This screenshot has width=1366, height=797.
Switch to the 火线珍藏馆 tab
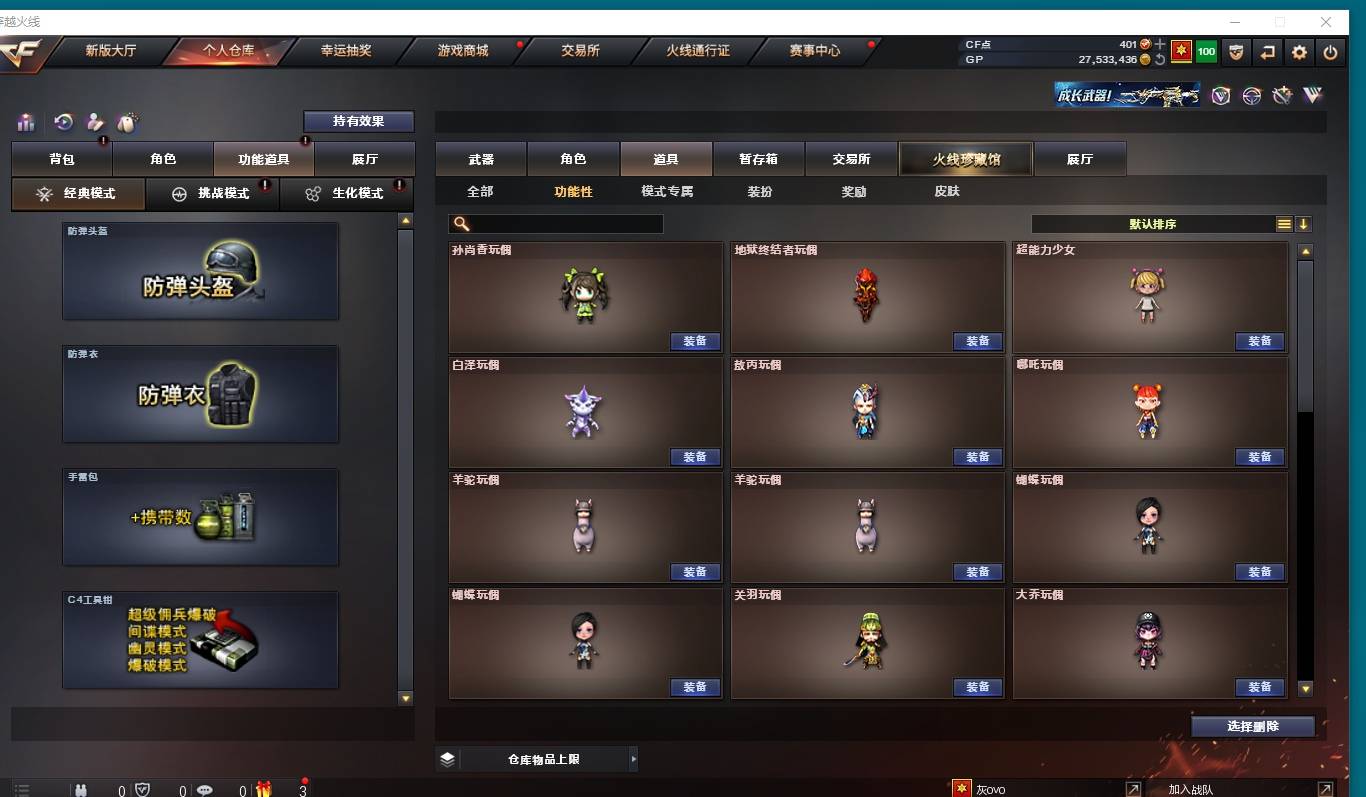click(965, 158)
